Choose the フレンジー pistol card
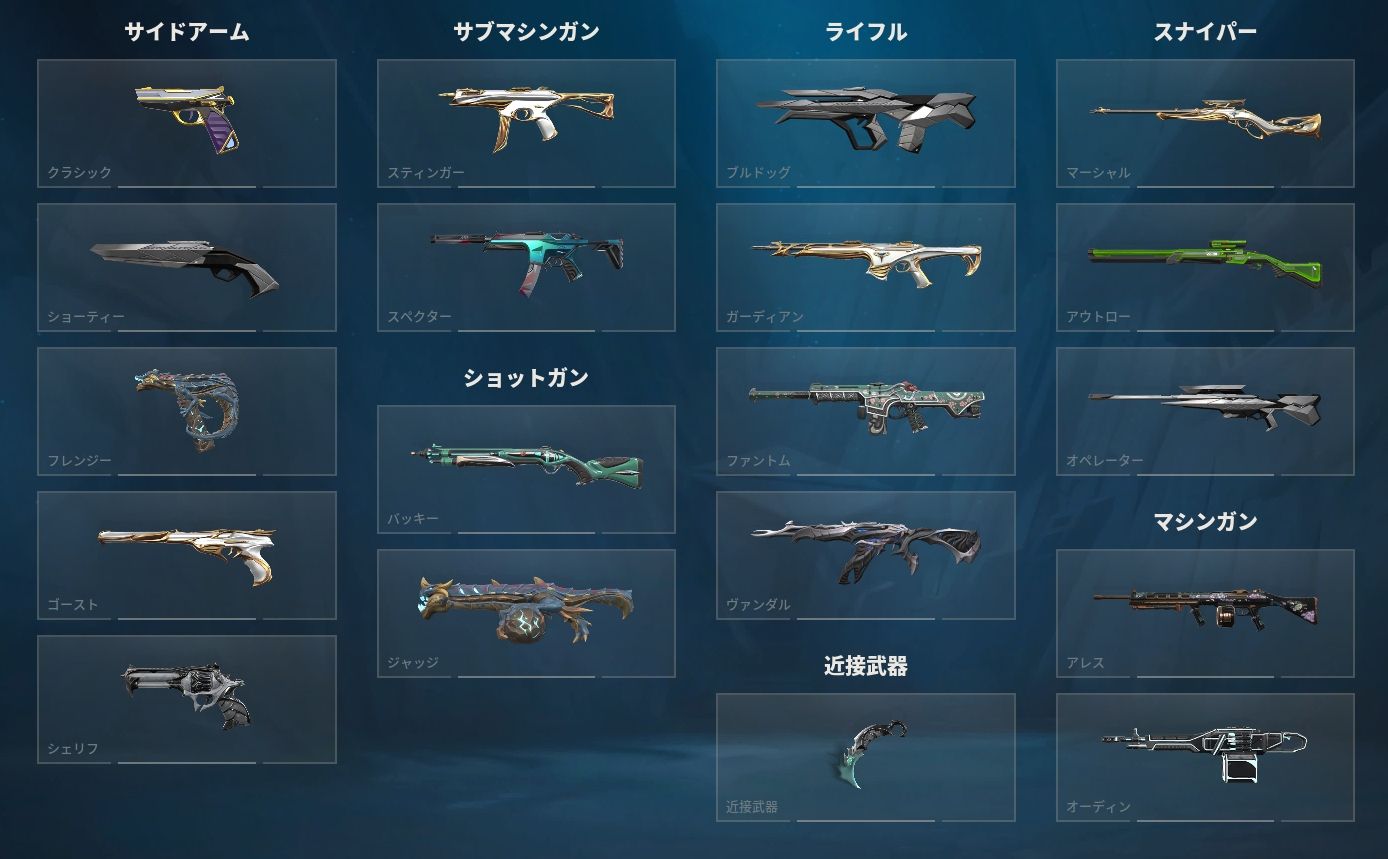Screen dimensions: 1388x859 pos(187,411)
